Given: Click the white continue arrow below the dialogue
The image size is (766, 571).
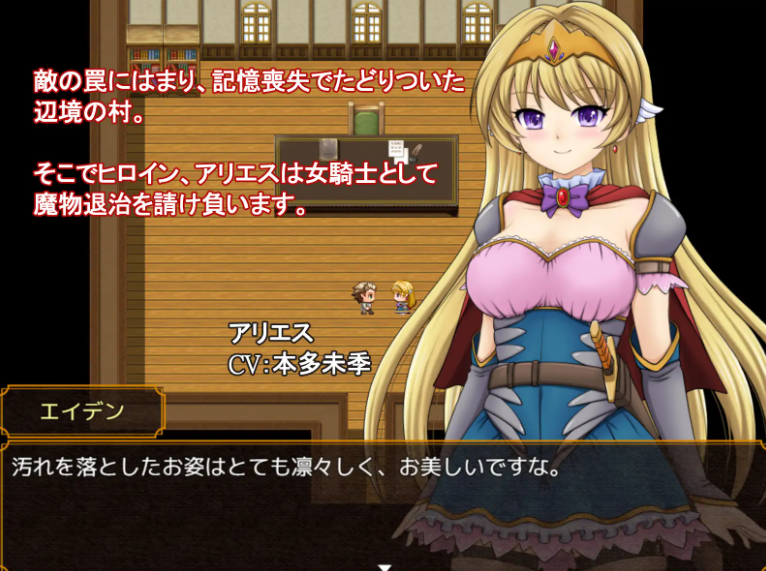Looking at the screenshot, I should click(383, 566).
